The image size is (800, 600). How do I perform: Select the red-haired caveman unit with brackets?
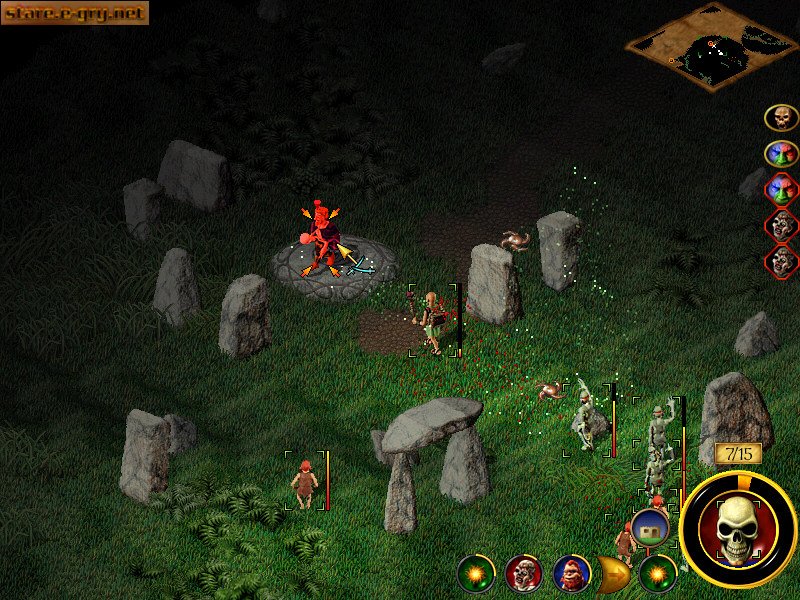304,481
